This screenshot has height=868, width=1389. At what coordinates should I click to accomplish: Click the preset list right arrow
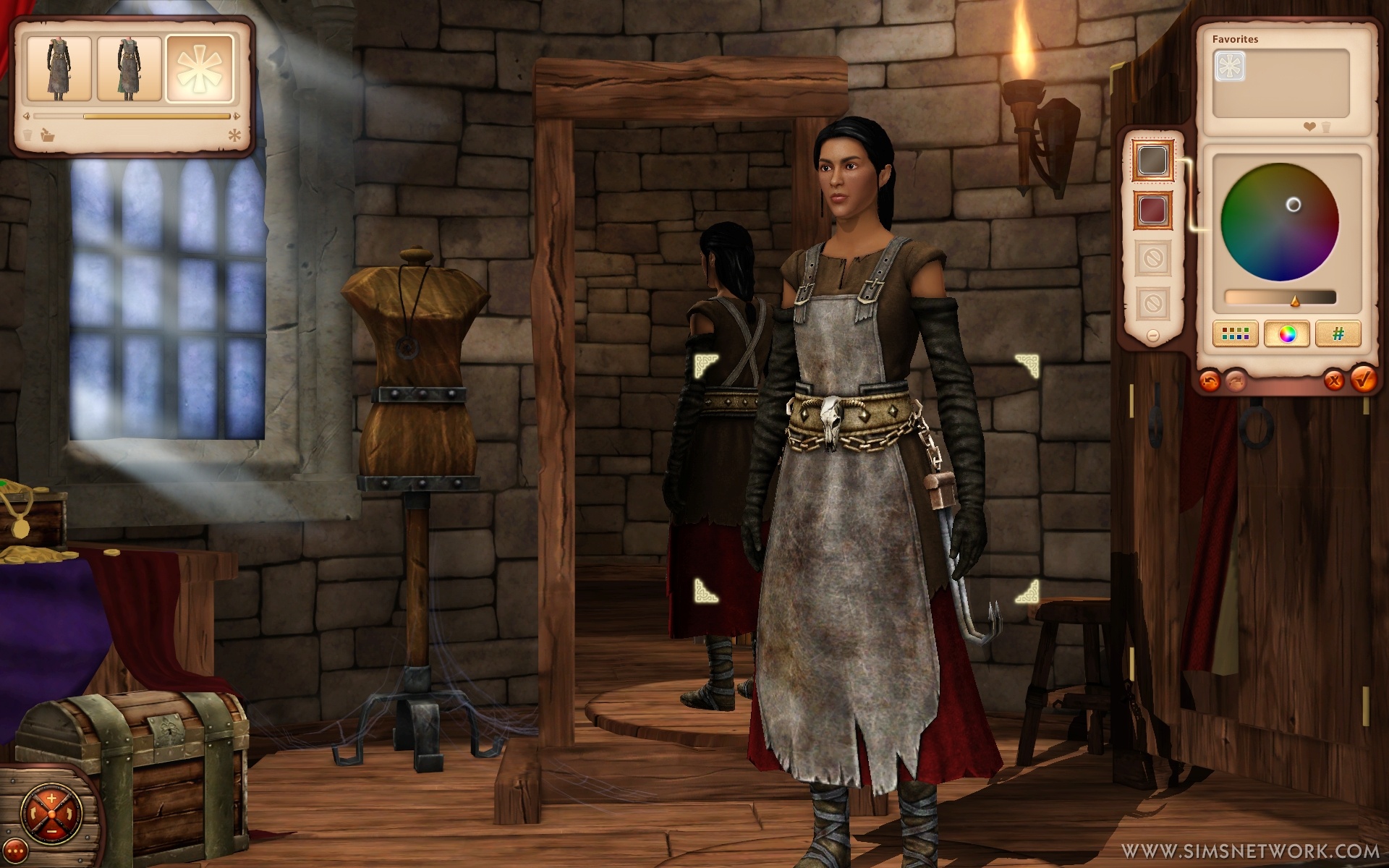point(236,116)
